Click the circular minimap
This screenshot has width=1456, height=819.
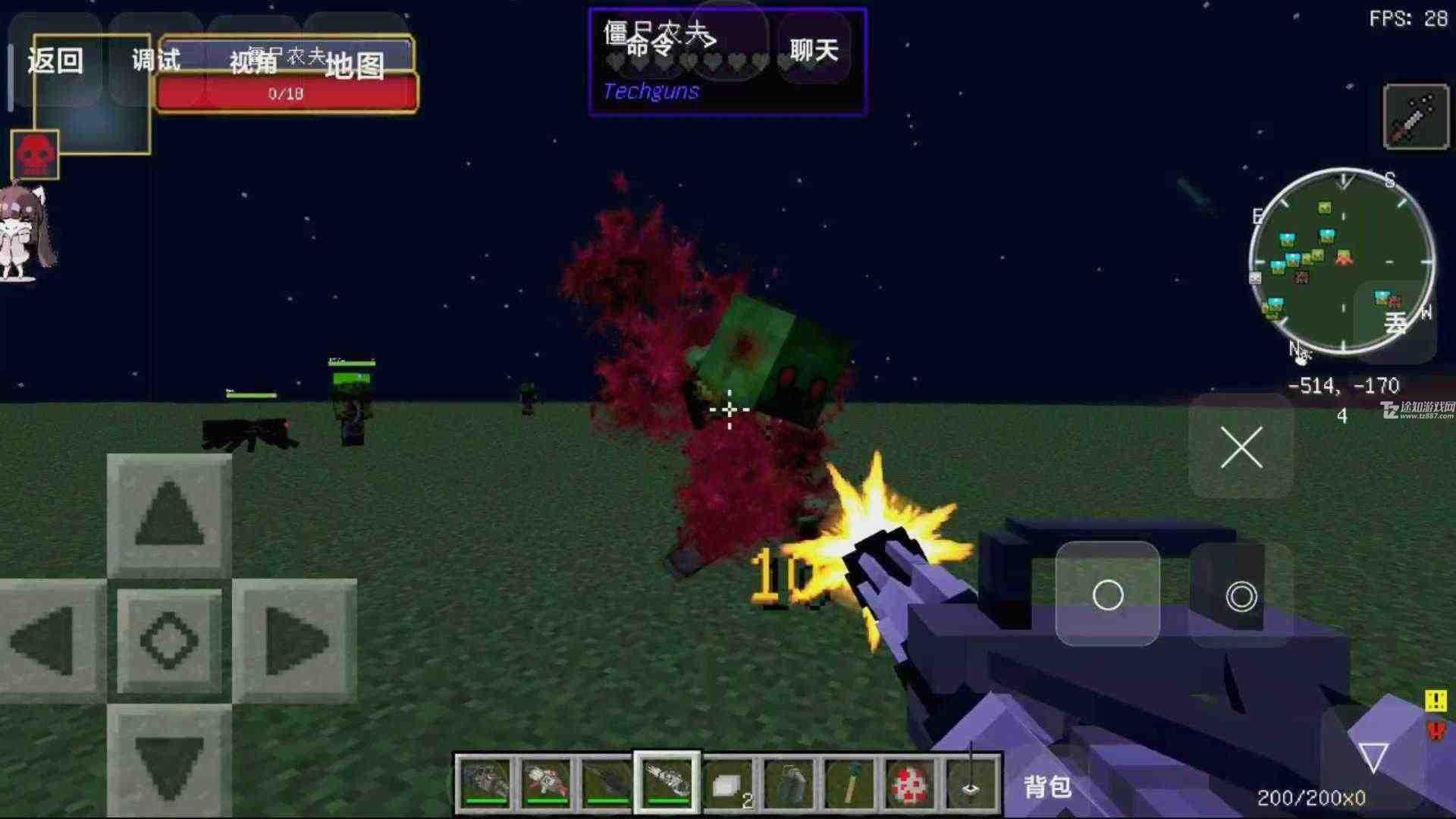[x=1341, y=259]
